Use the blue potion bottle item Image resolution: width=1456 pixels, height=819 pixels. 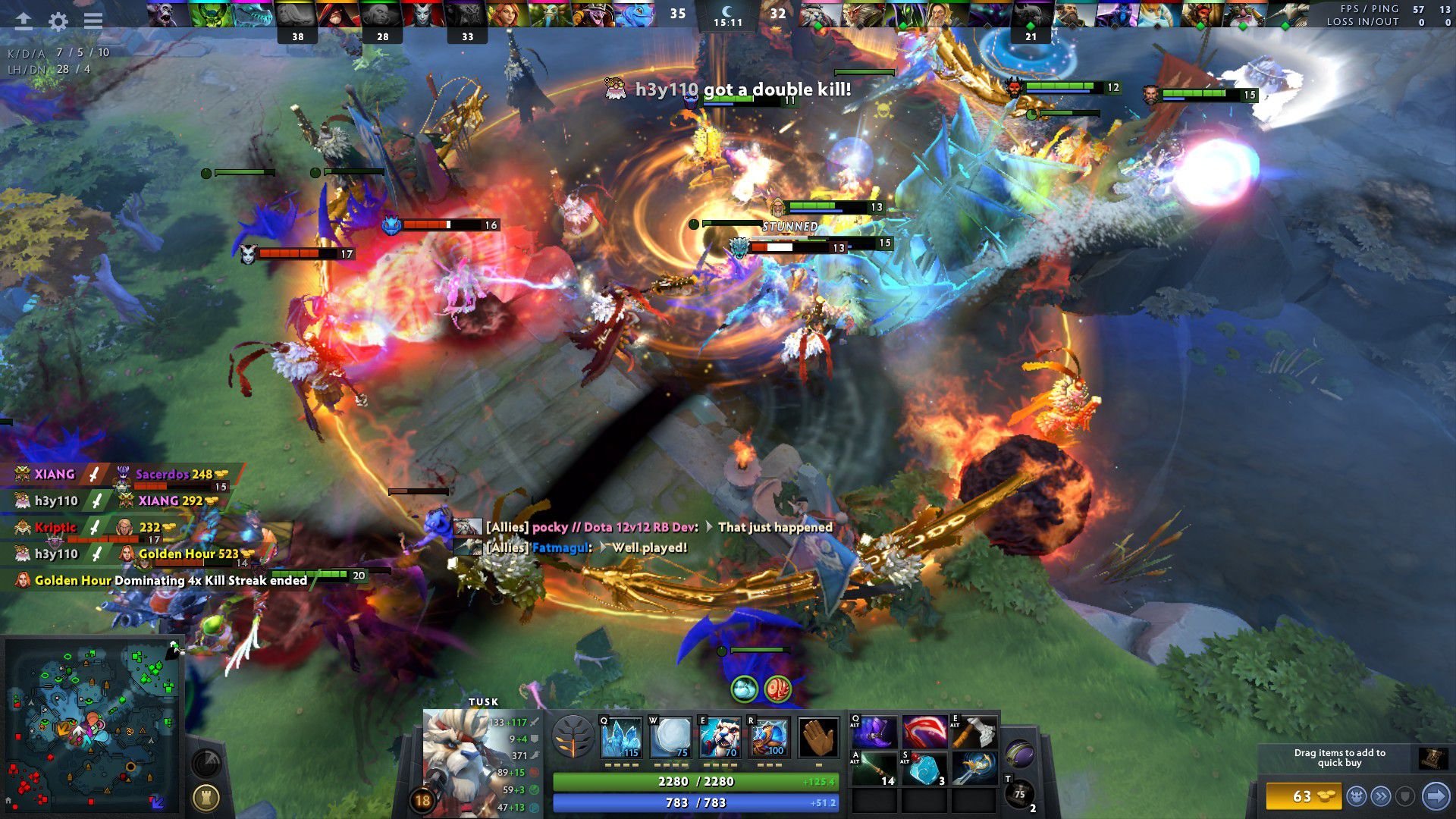pos(924,768)
